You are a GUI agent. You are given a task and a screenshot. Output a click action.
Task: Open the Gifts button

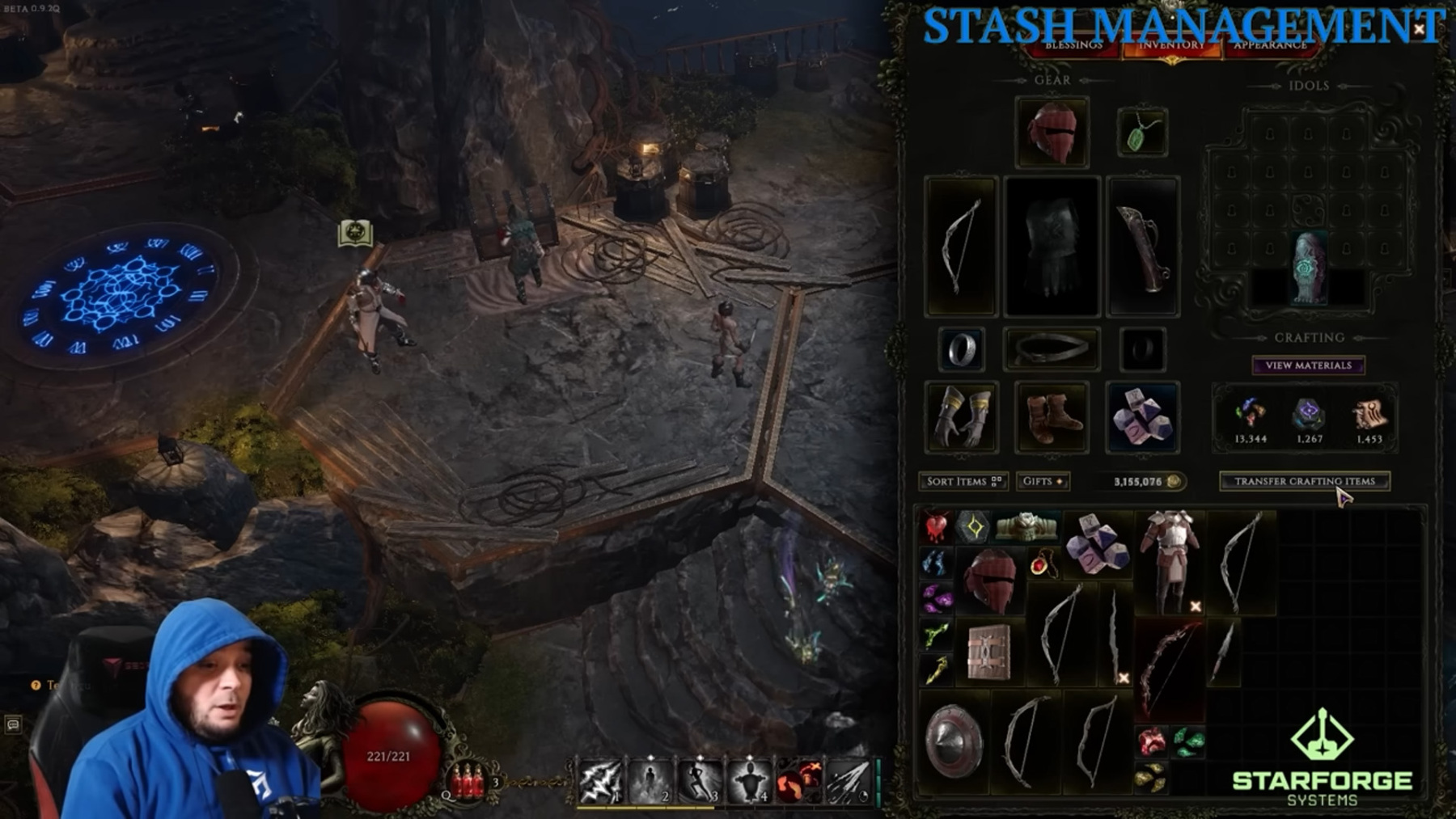(x=1043, y=481)
